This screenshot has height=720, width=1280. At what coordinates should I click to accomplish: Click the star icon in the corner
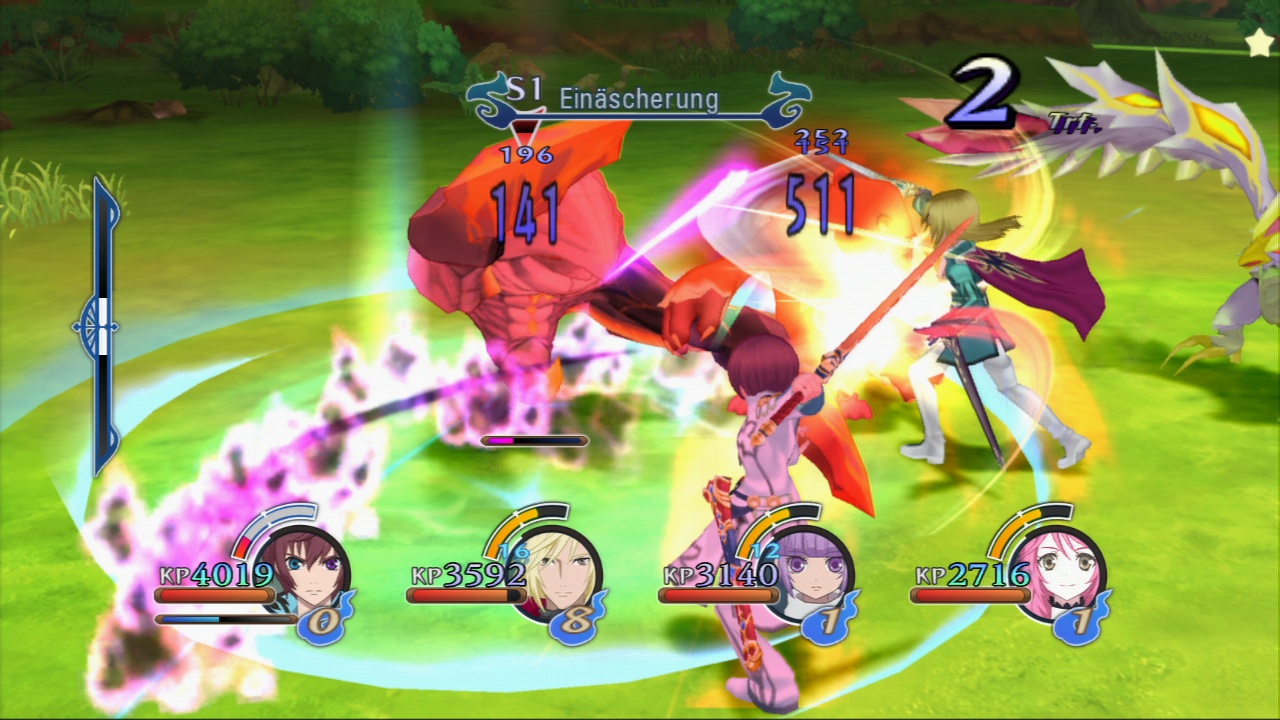coord(1259,41)
